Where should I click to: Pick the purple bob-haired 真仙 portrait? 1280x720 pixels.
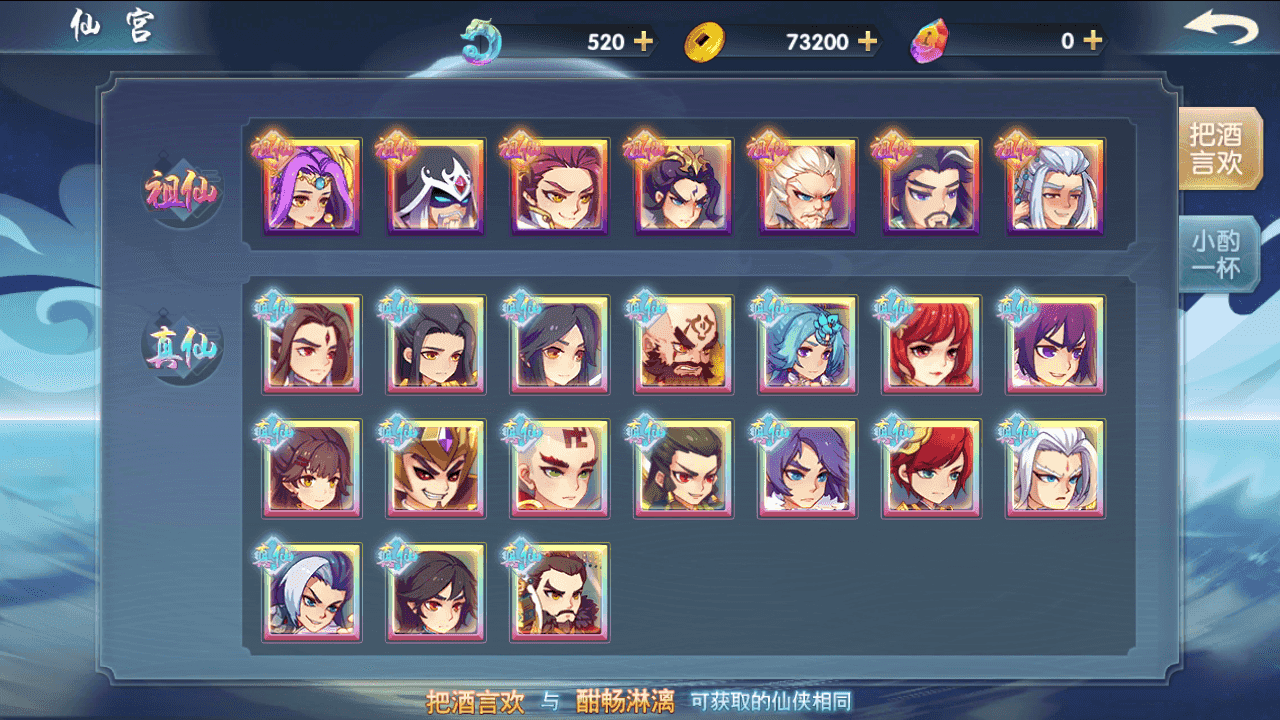pos(1056,345)
